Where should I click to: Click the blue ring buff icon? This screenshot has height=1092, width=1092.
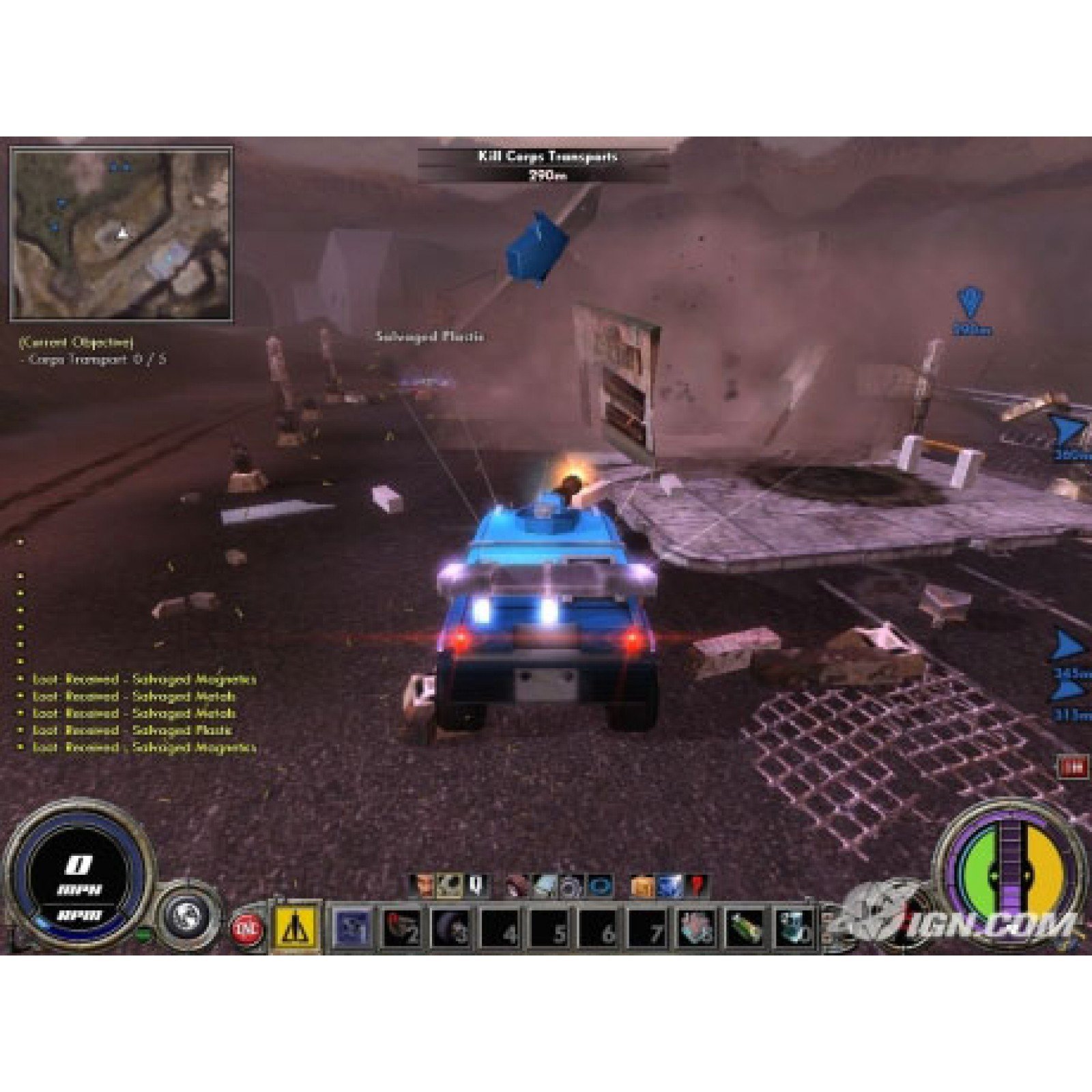(599, 887)
